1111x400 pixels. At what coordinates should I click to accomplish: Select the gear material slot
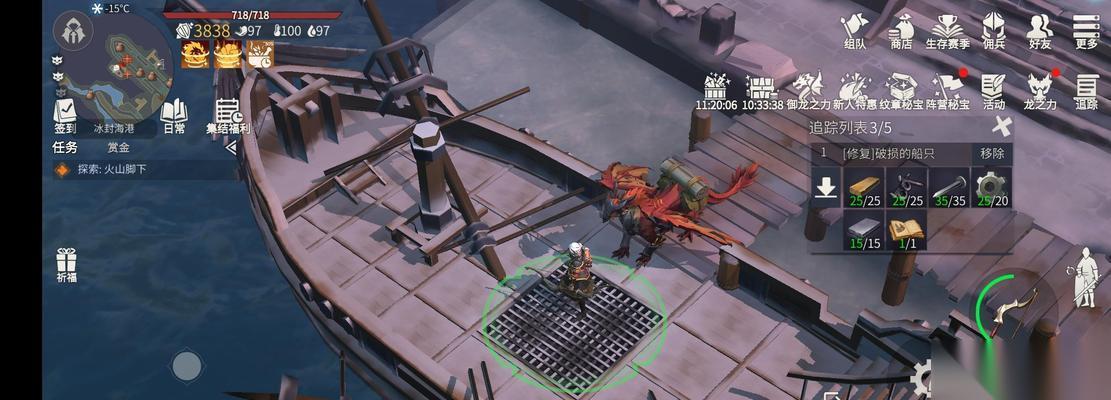[991, 188]
